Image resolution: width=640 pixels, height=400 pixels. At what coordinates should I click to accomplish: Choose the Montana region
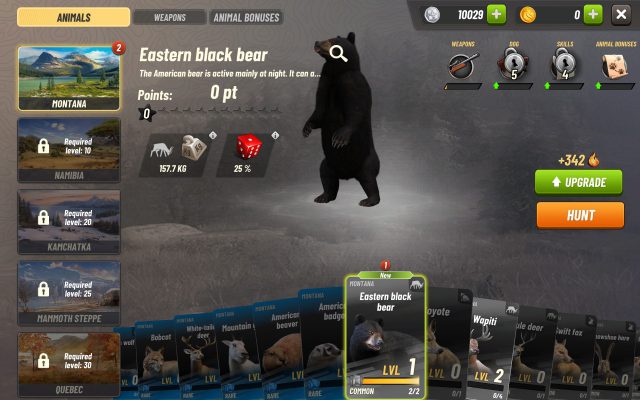point(69,77)
